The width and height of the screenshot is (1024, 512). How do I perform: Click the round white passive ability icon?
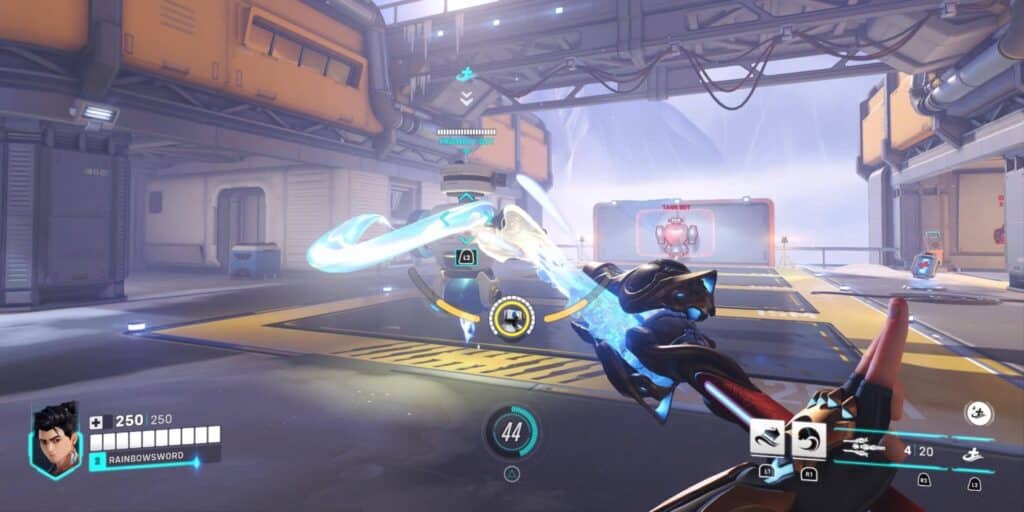click(x=977, y=413)
